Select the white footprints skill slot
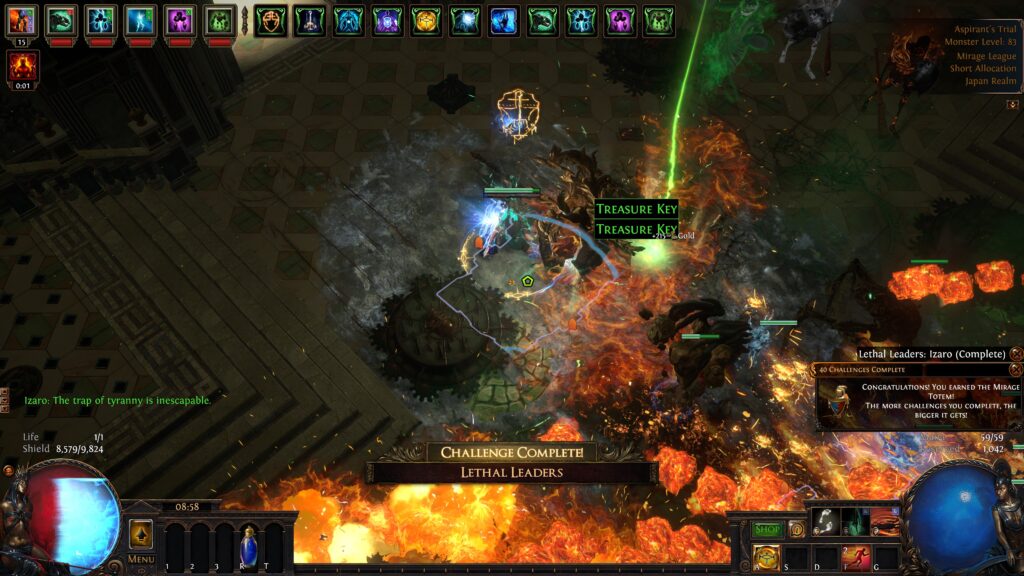 [x=826, y=521]
